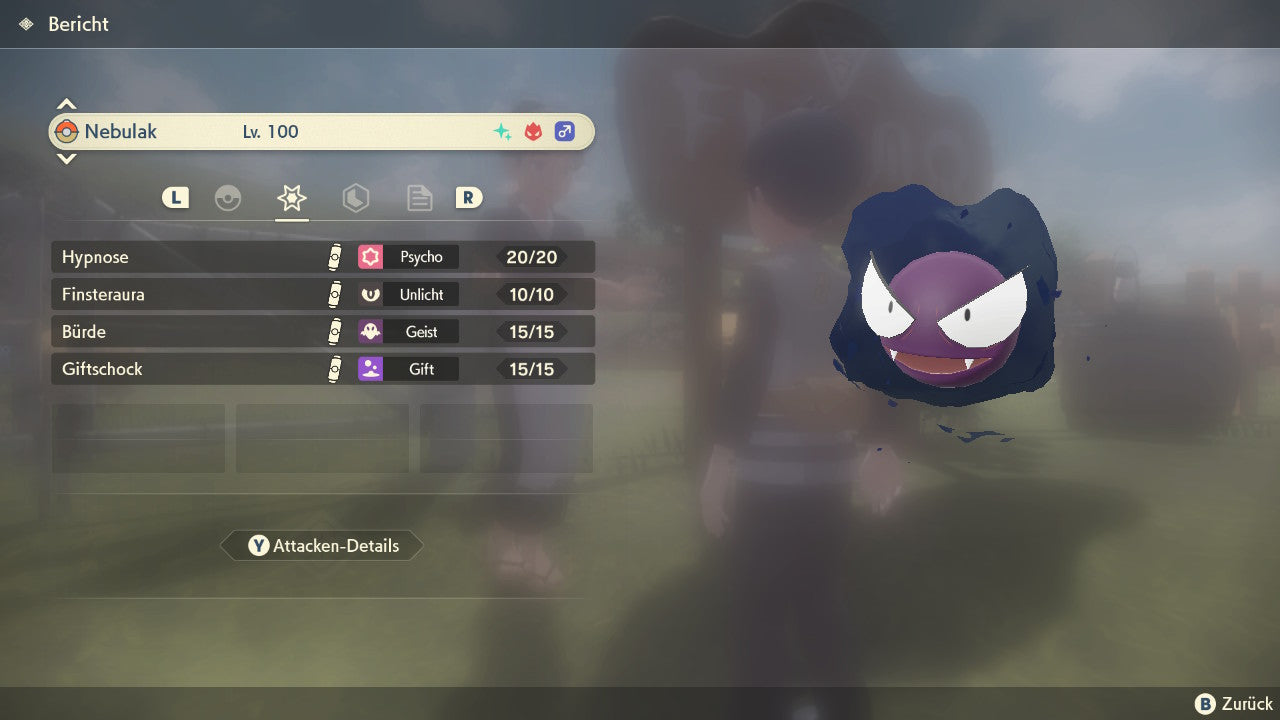The width and height of the screenshot is (1280, 720).
Task: Select the Bürde move row
Action: point(322,331)
